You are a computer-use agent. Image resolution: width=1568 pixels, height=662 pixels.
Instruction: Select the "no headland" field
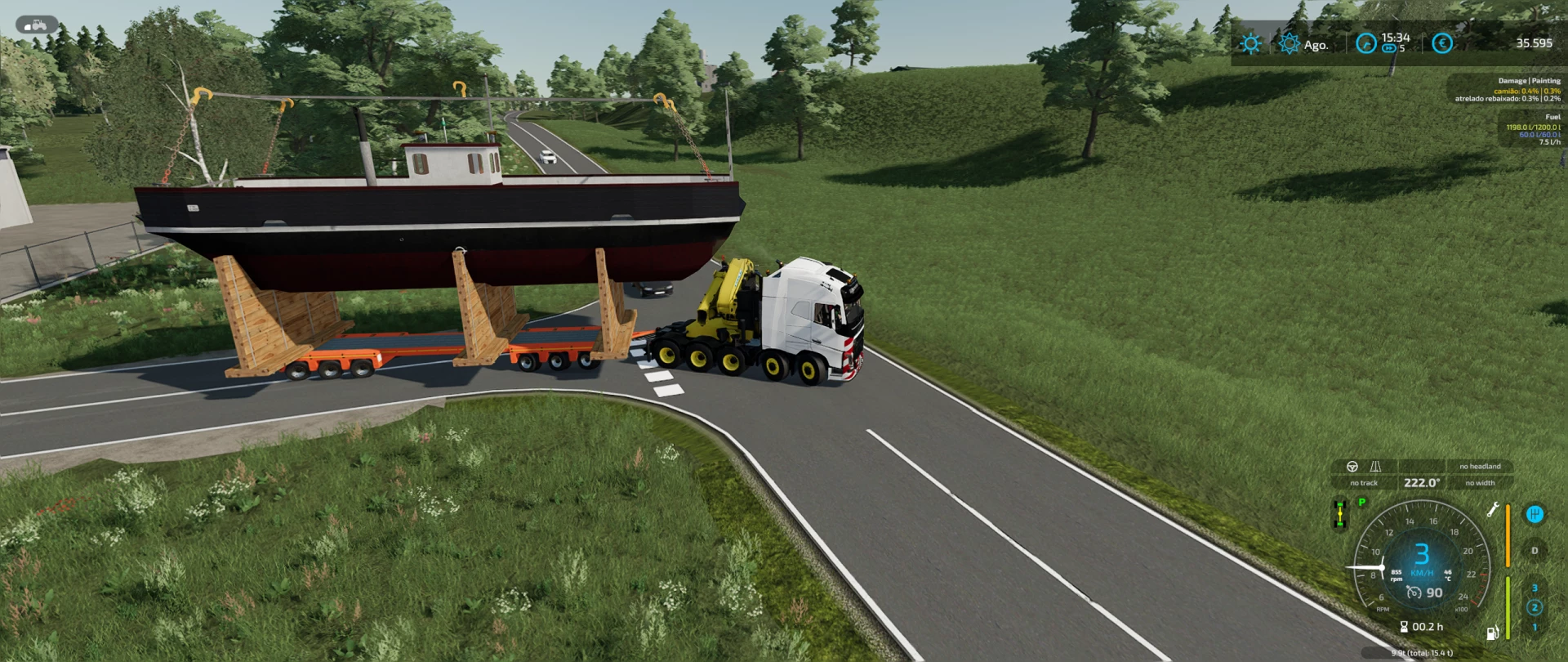[x=1480, y=467]
